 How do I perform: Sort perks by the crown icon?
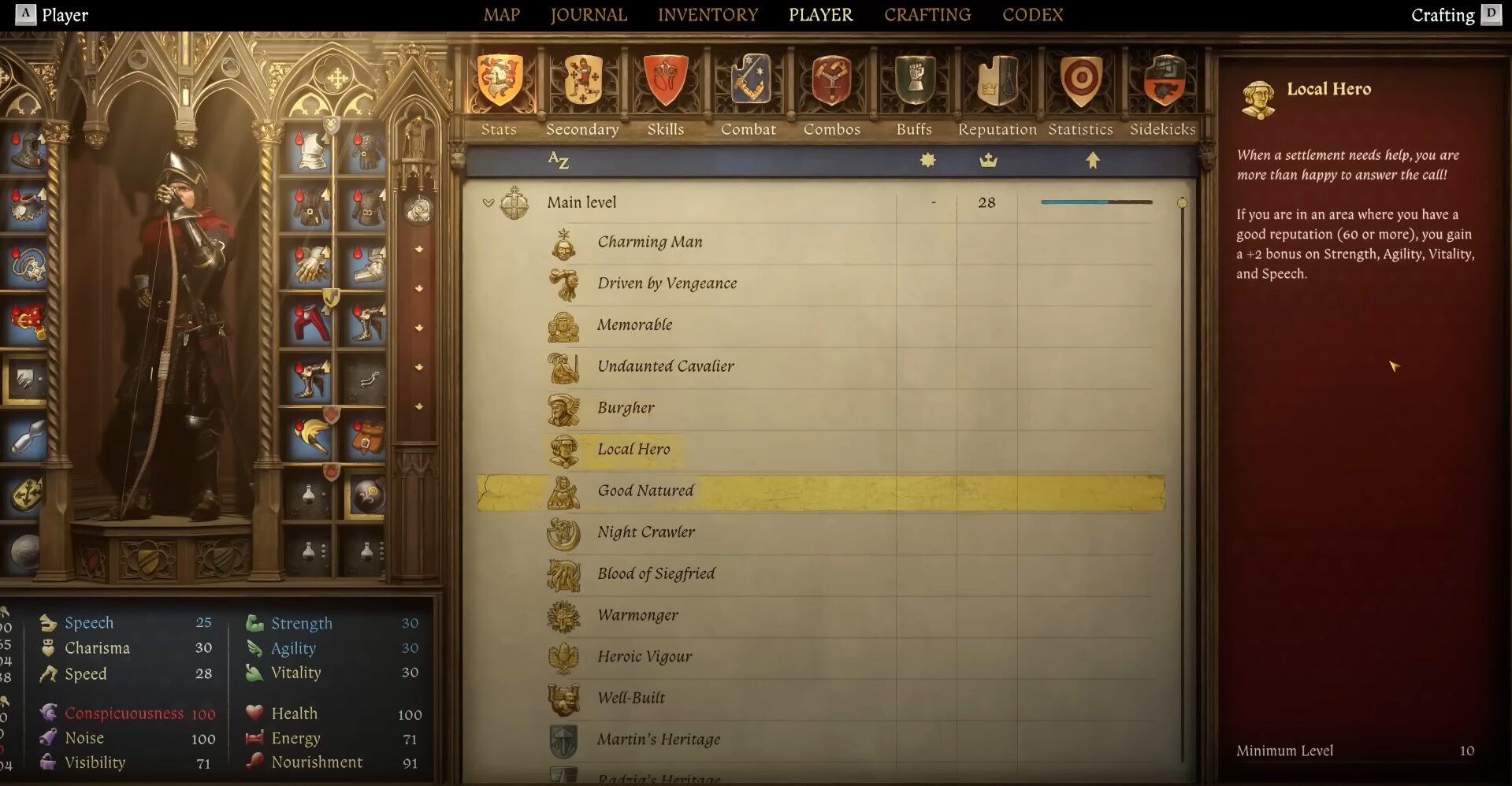pos(989,160)
